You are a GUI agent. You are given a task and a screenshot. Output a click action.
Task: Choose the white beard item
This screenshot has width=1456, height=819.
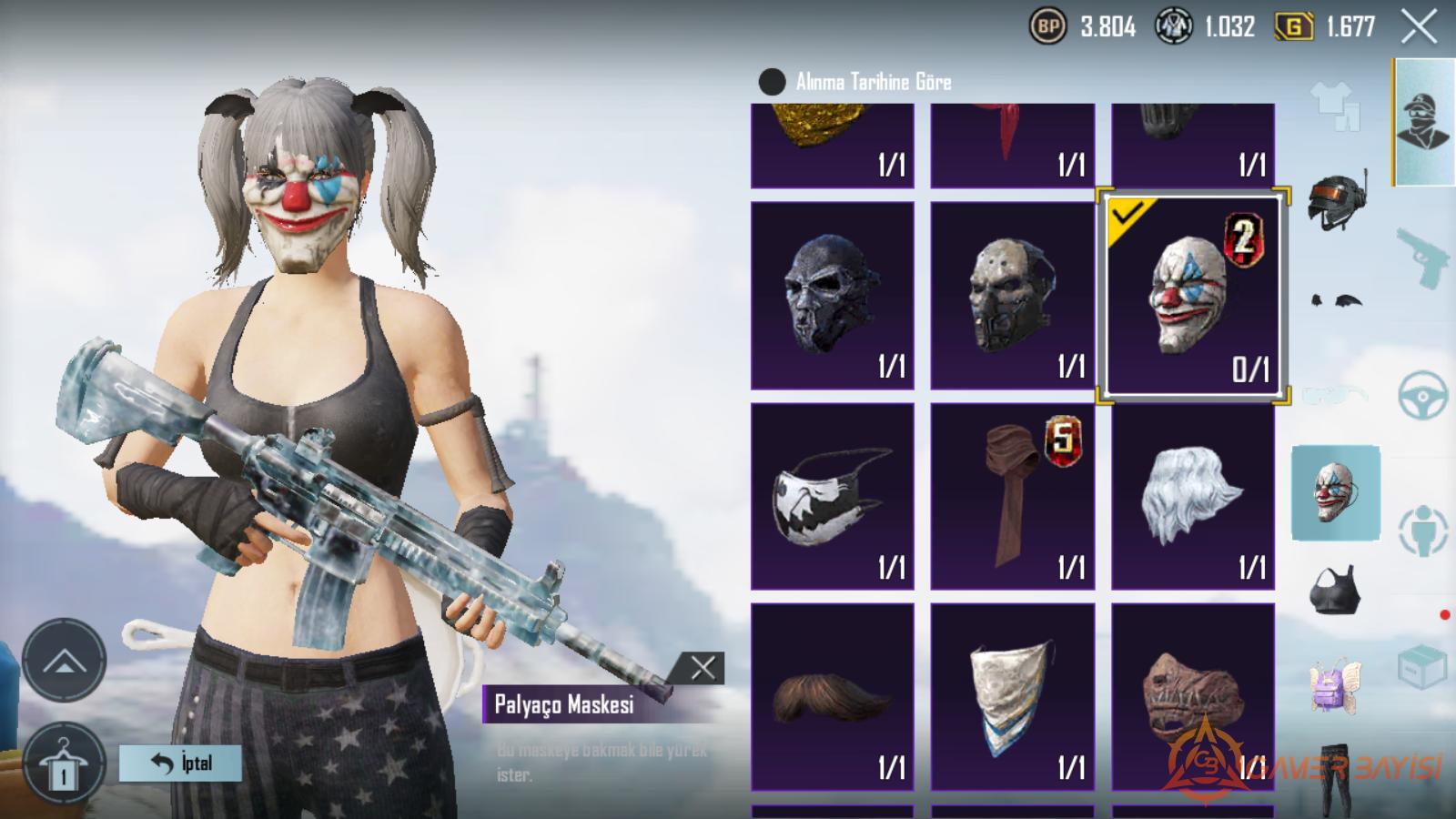point(1192,497)
